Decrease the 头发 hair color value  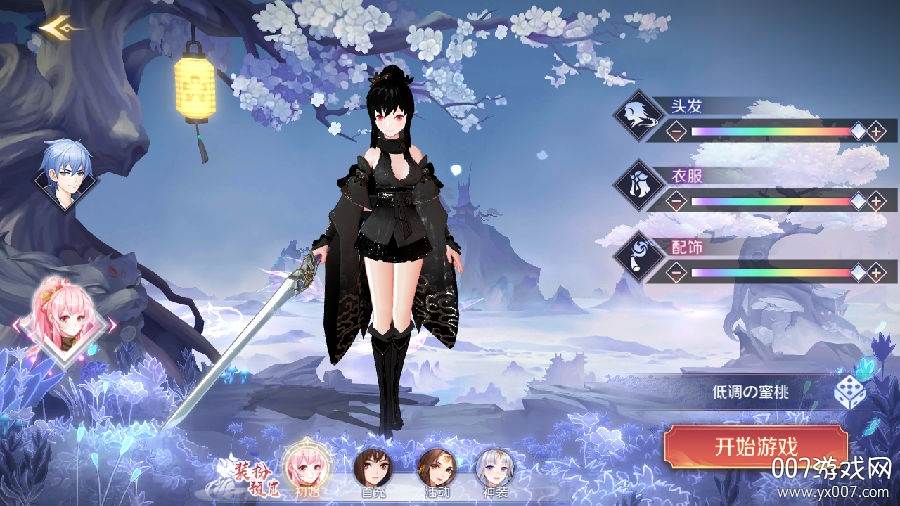[676, 131]
